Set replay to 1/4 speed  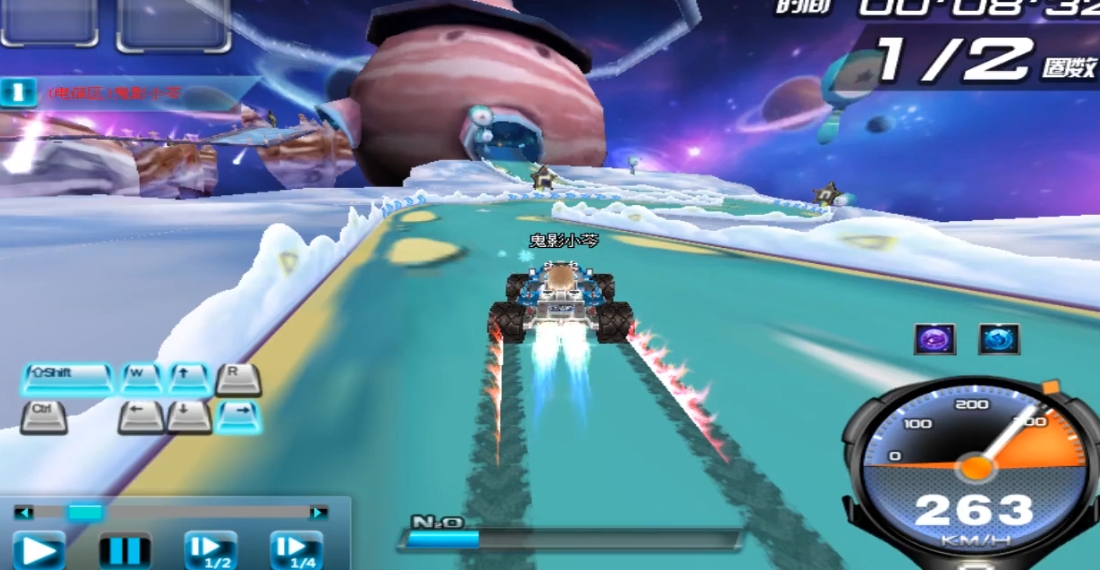296,550
